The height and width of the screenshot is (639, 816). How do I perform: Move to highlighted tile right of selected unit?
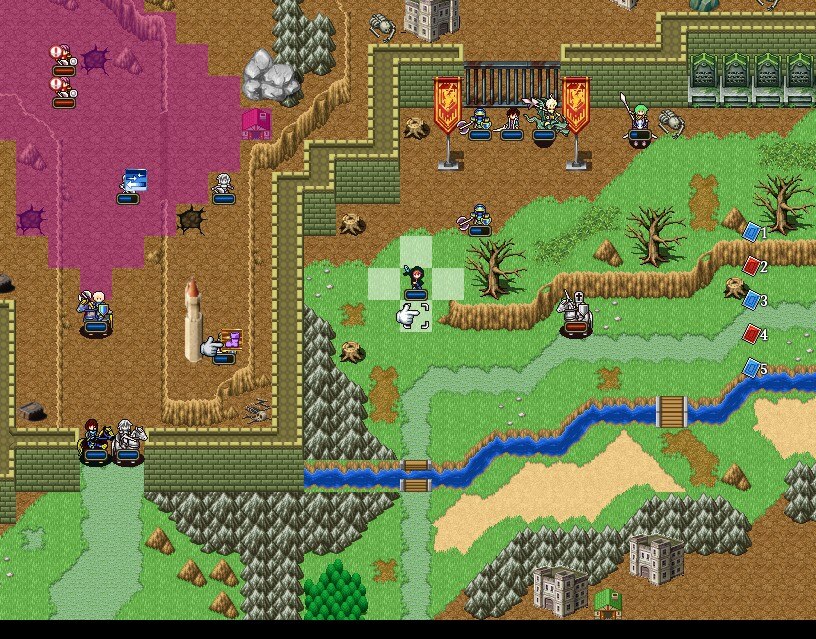tap(448, 283)
